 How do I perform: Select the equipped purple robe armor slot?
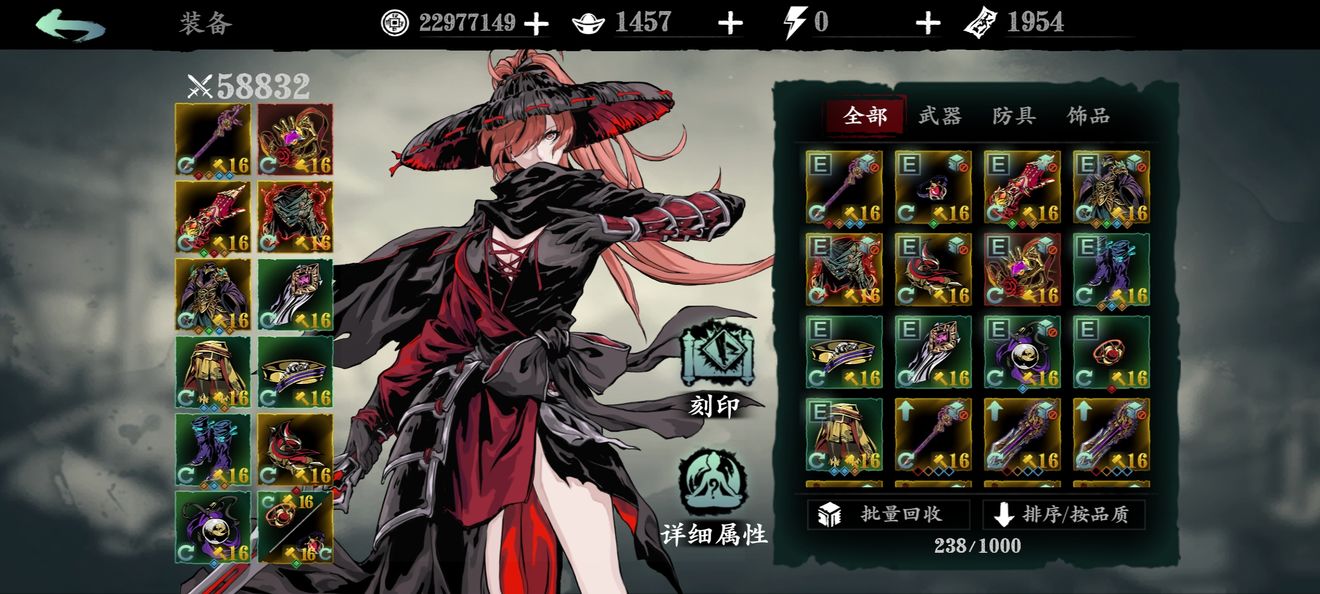(213, 294)
